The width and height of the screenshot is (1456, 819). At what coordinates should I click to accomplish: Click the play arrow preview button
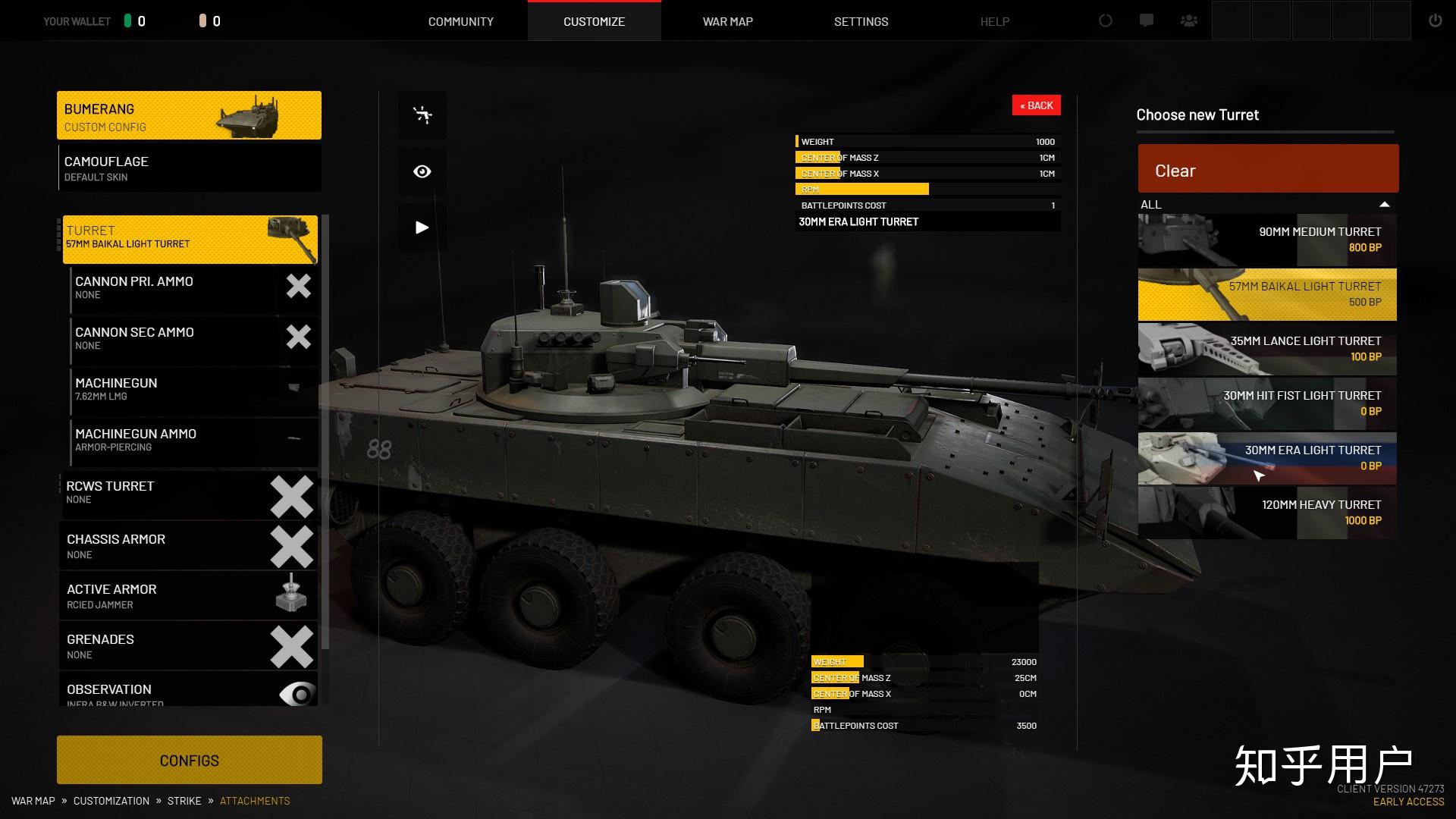click(x=422, y=227)
